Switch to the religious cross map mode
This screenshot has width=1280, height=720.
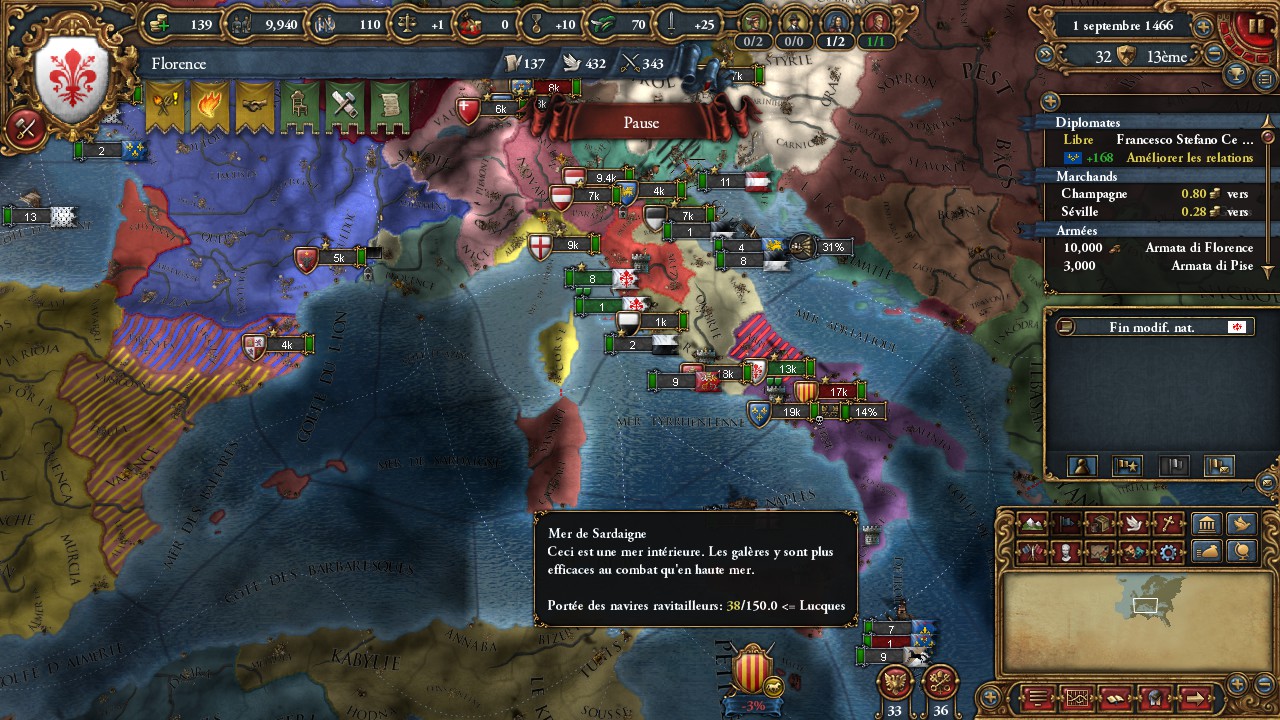coord(1167,523)
